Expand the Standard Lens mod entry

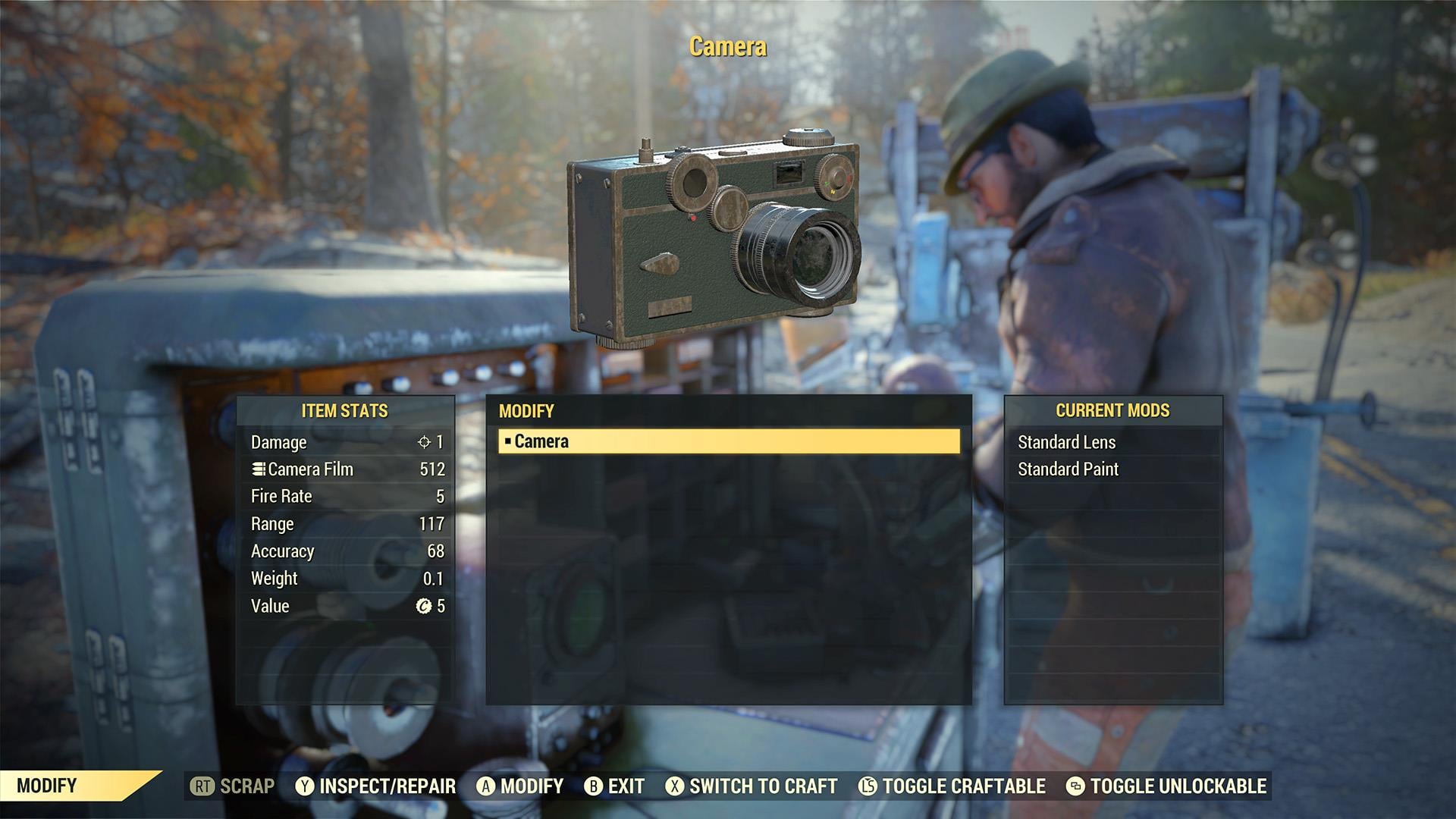coord(1065,442)
